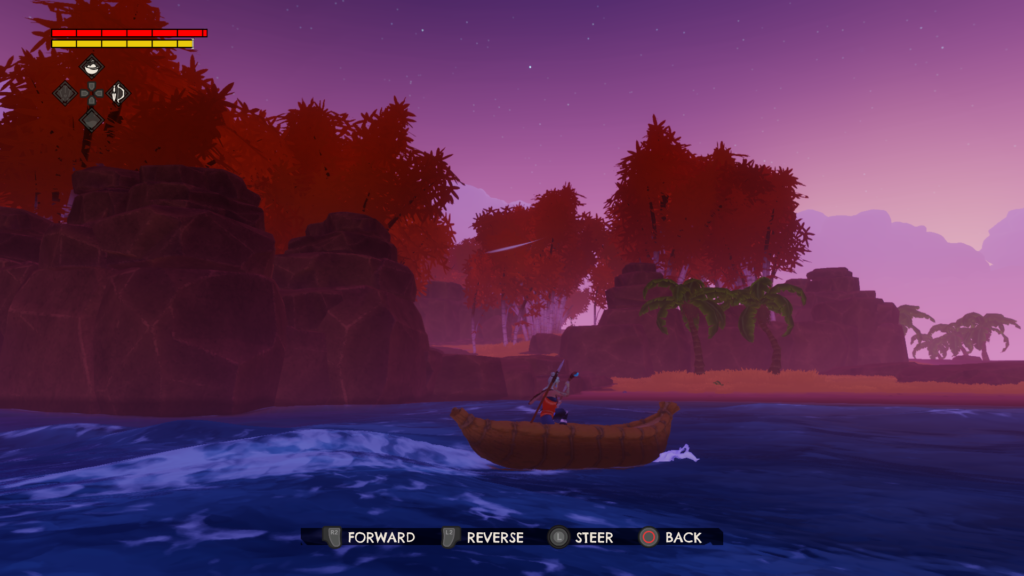Equip the bow and arrow slot

[118, 93]
